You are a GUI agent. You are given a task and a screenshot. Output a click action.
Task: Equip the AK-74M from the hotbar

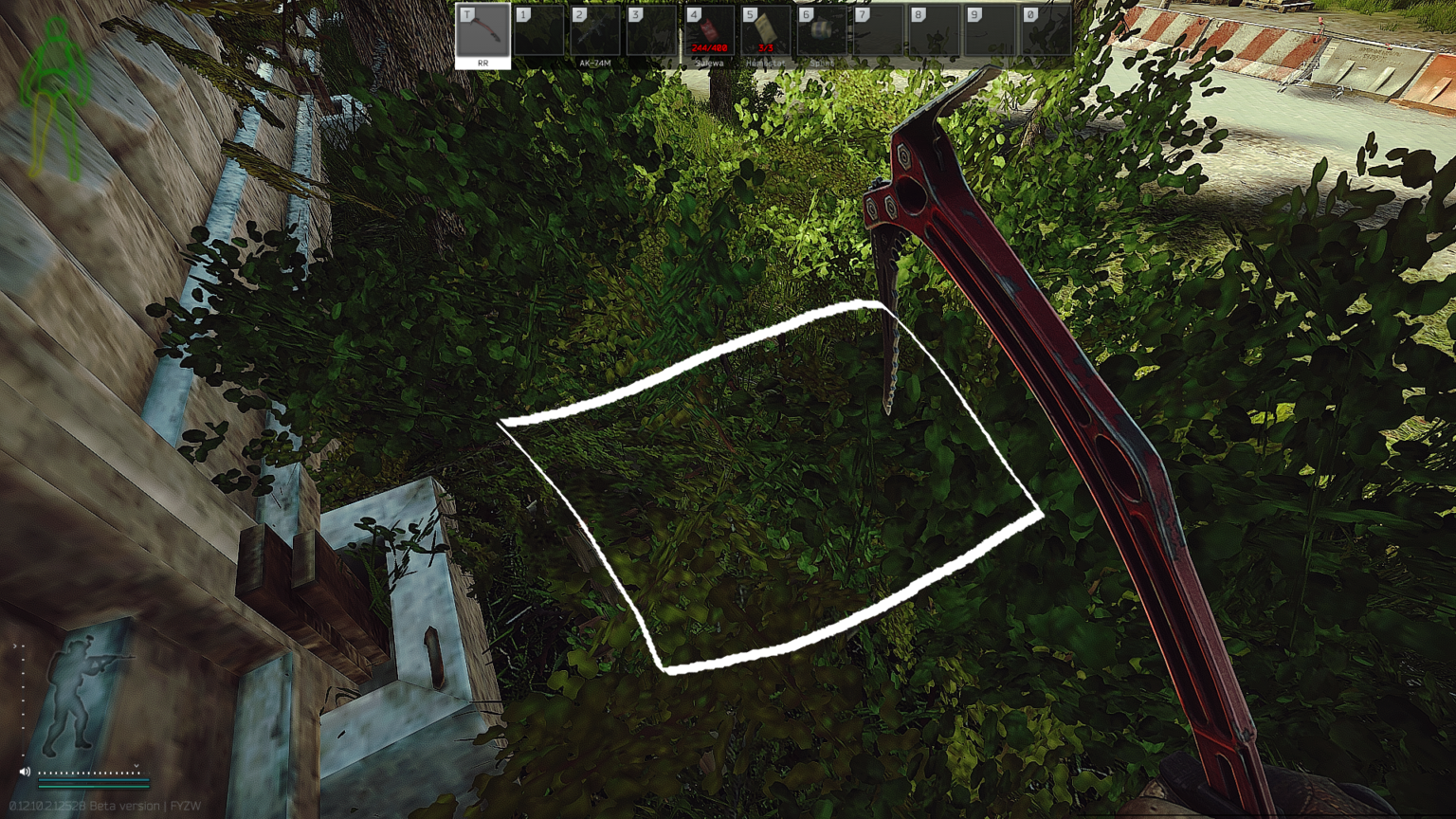coord(595,34)
